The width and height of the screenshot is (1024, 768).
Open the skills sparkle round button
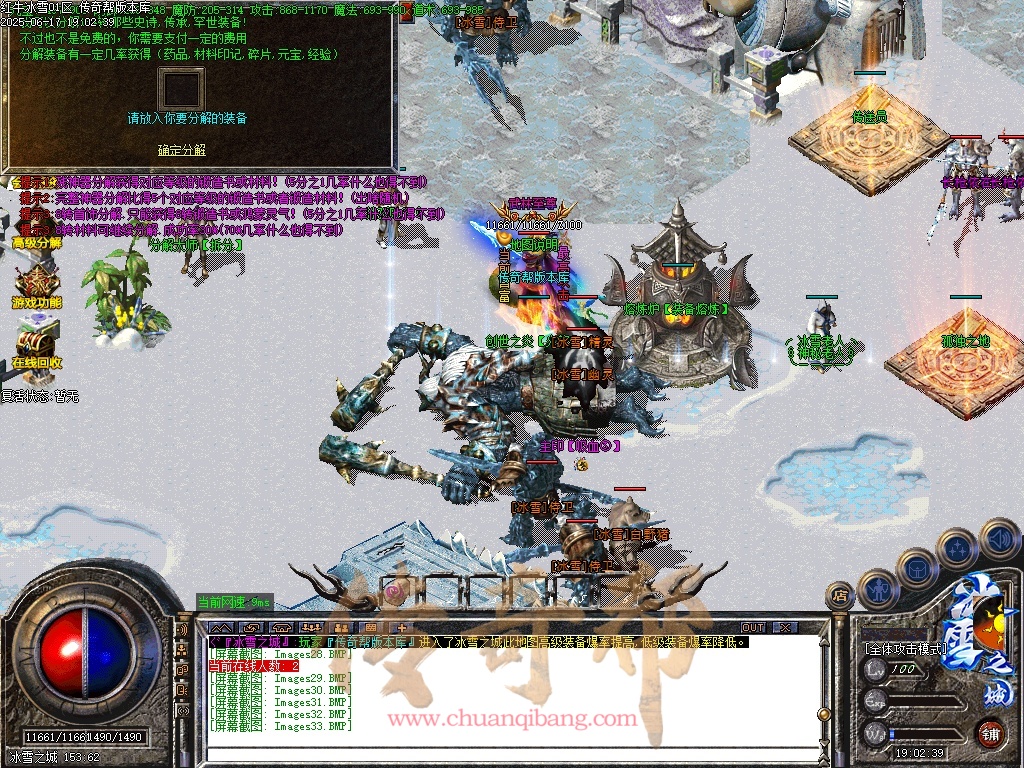pyautogui.click(x=957, y=548)
